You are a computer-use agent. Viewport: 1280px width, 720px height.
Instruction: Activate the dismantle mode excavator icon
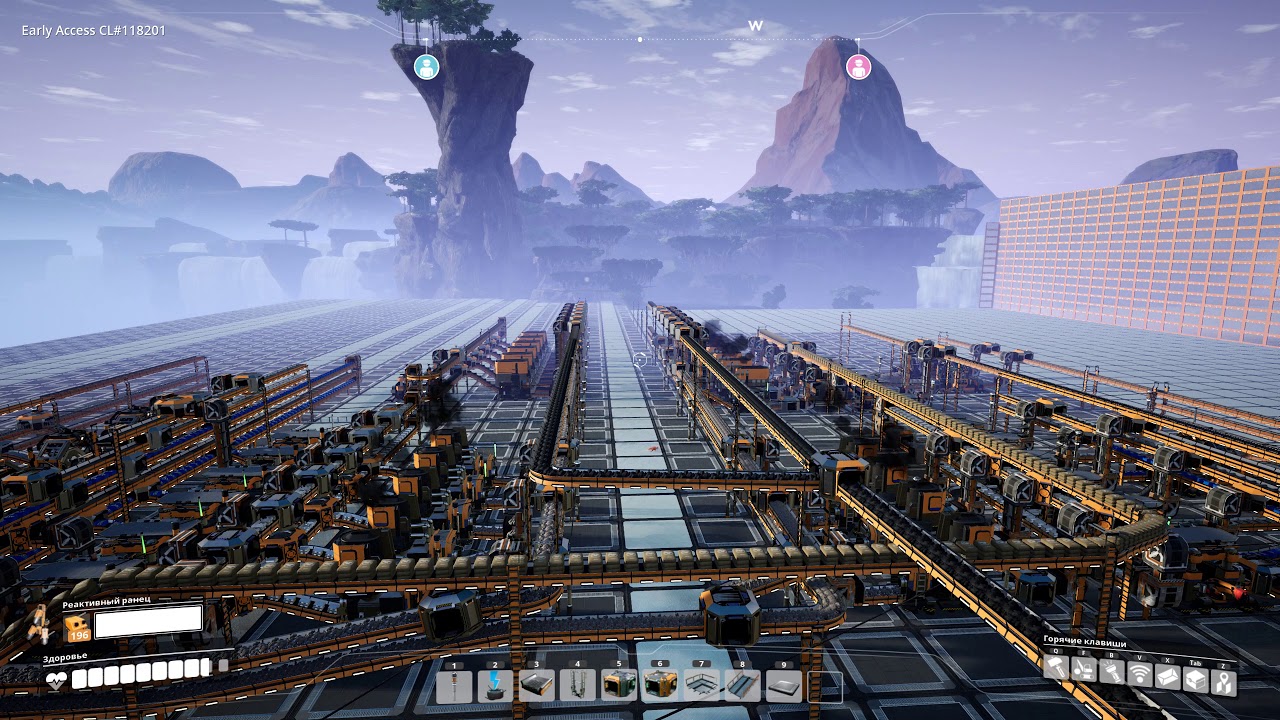1084,670
